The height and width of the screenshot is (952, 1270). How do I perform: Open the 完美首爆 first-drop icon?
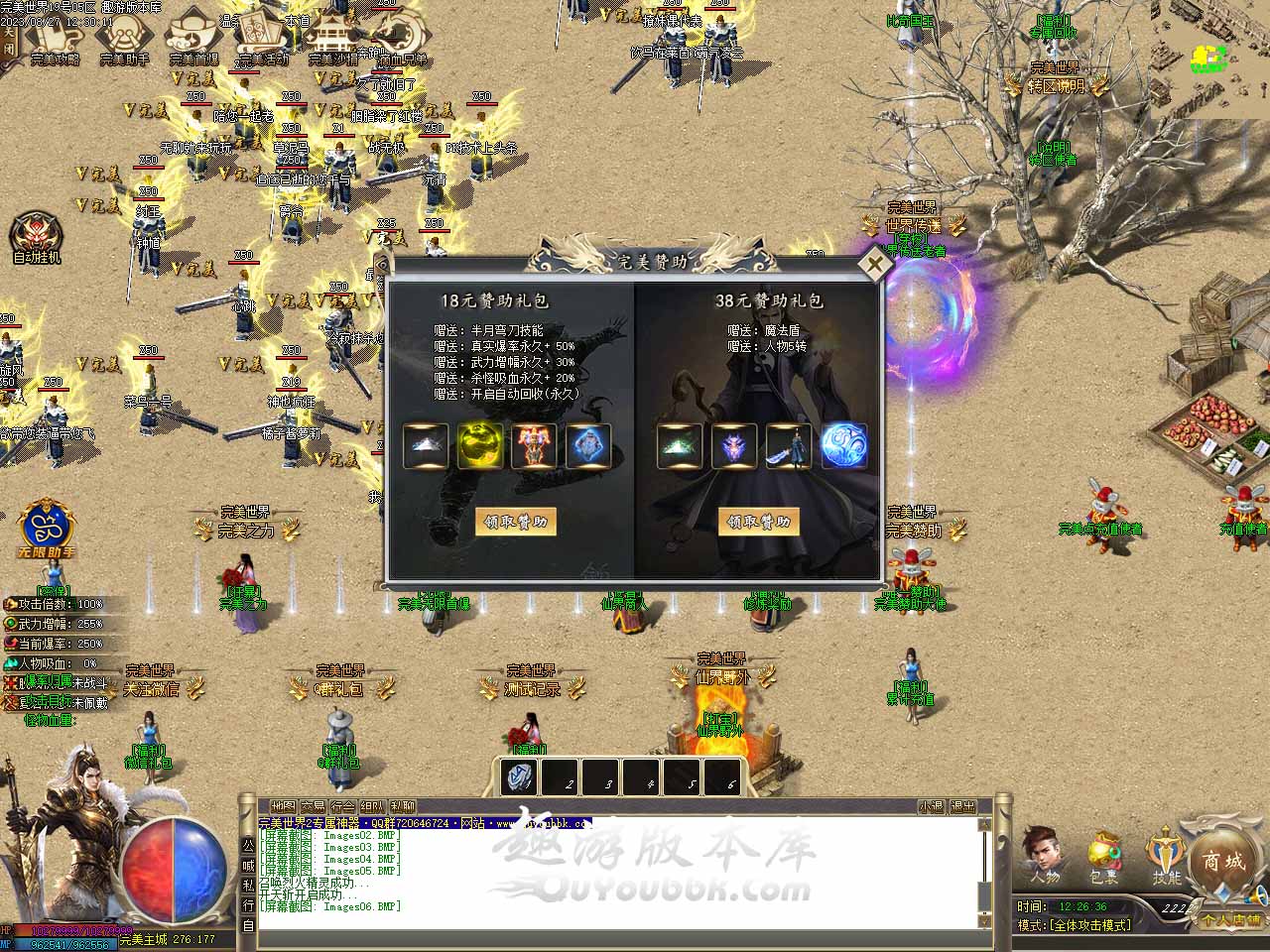click(193, 40)
